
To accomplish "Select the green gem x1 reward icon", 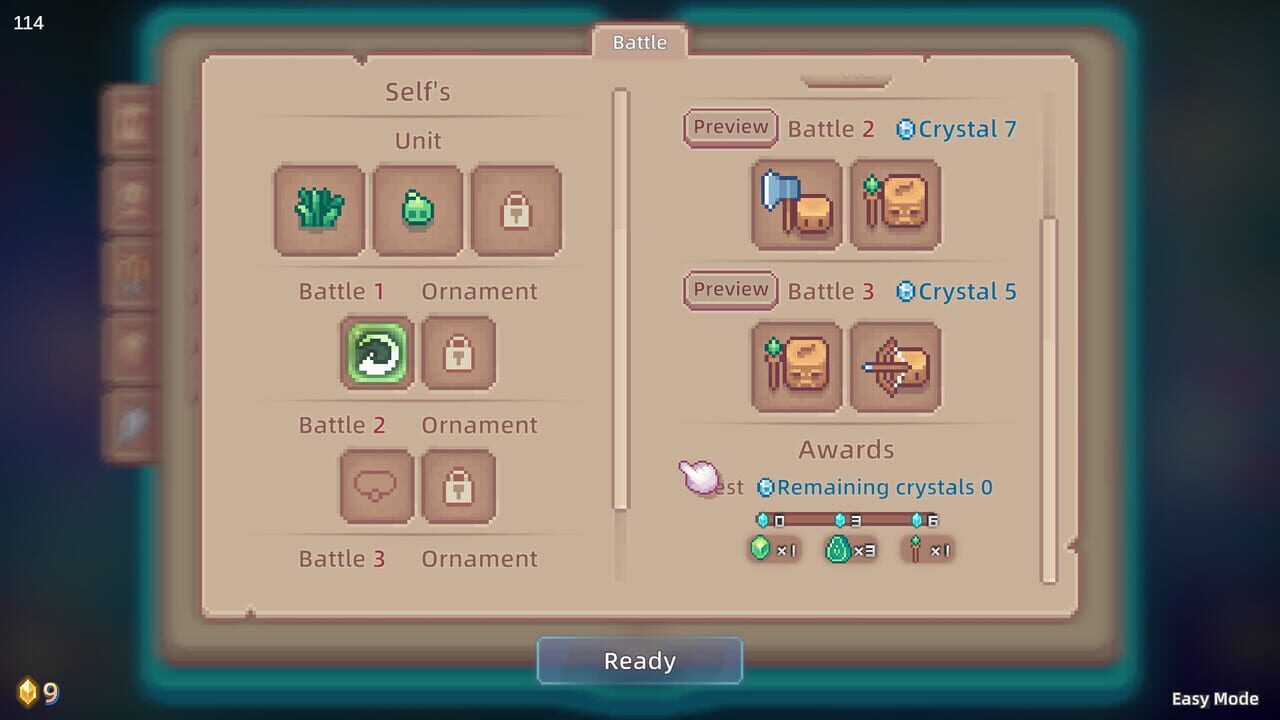I will point(762,549).
